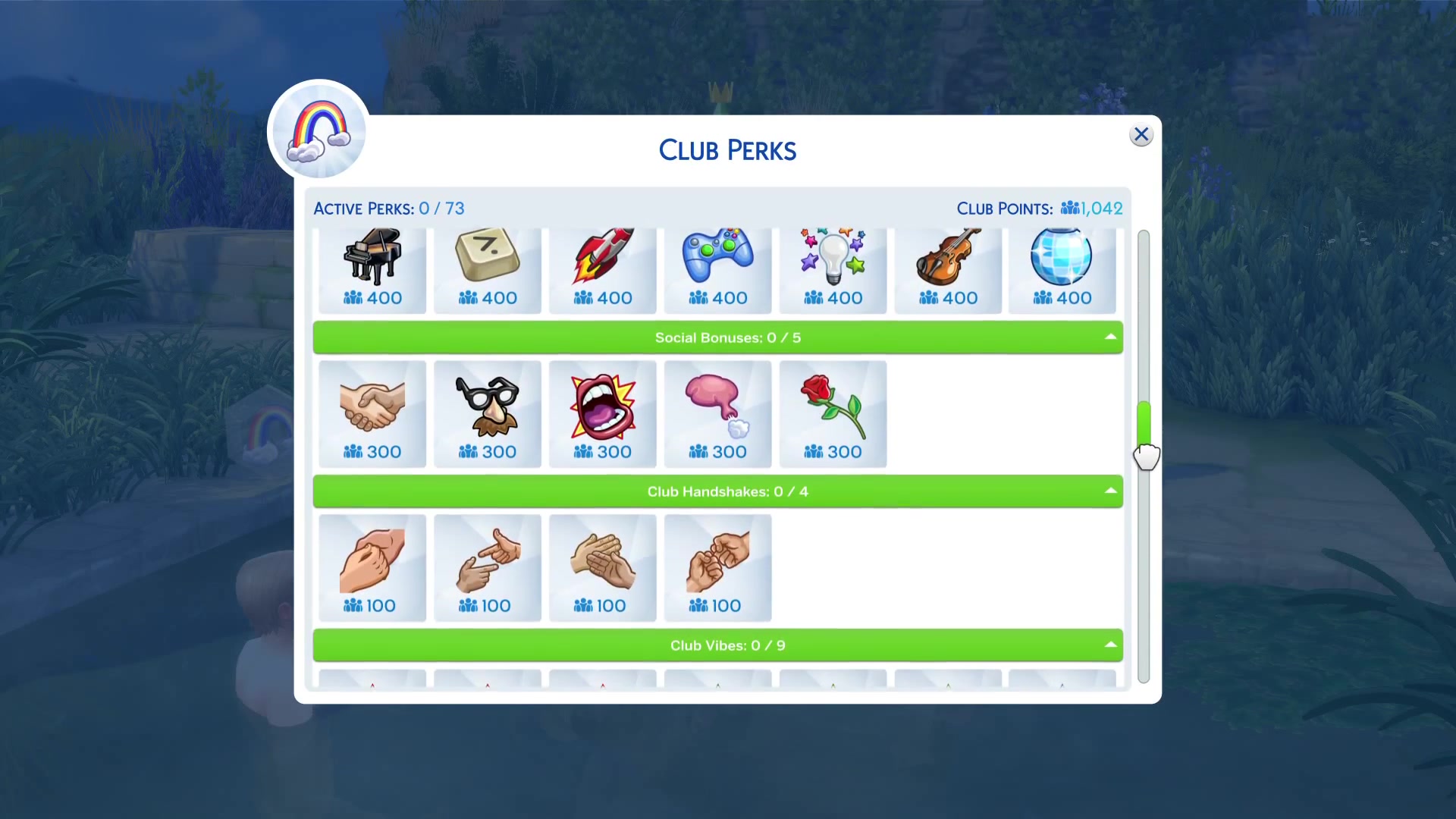Buy the disco ball perk
Viewport: 1456px width, 819px height.
1062,269
